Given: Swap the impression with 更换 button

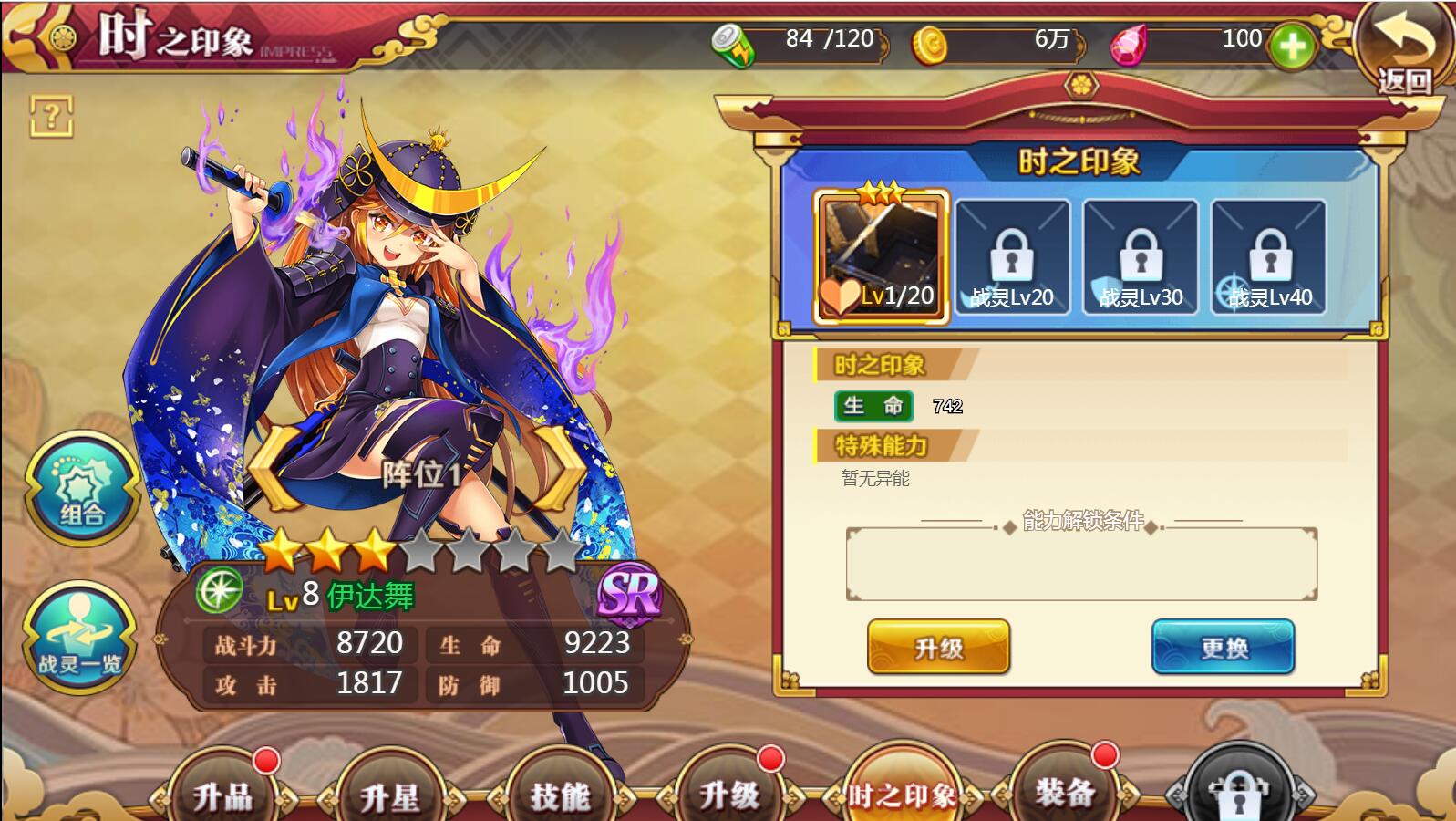Looking at the screenshot, I should [x=1223, y=647].
